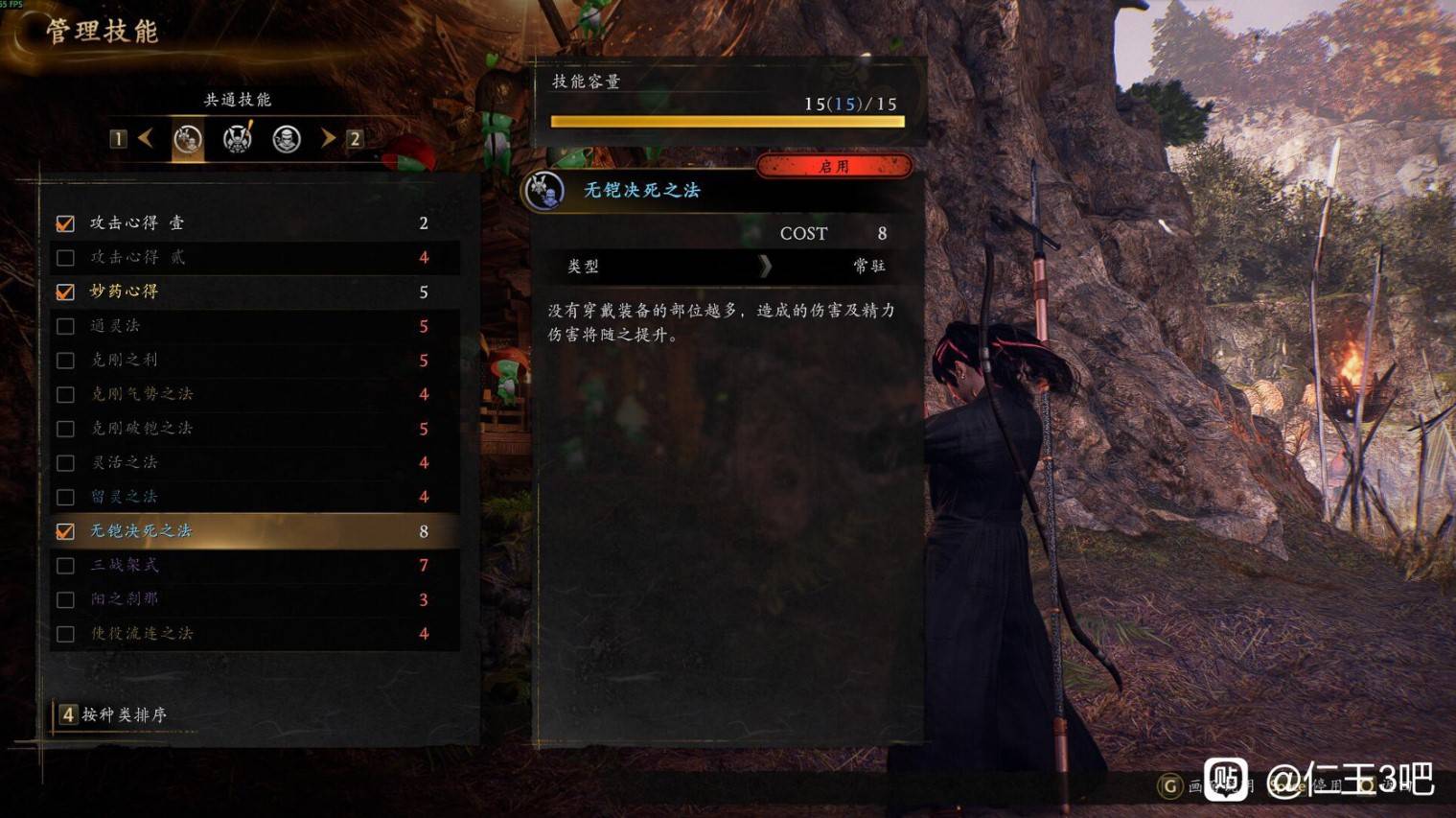This screenshot has height=818, width=1456.
Task: Tick the 克刚气势之法 skill
Action: (65, 394)
